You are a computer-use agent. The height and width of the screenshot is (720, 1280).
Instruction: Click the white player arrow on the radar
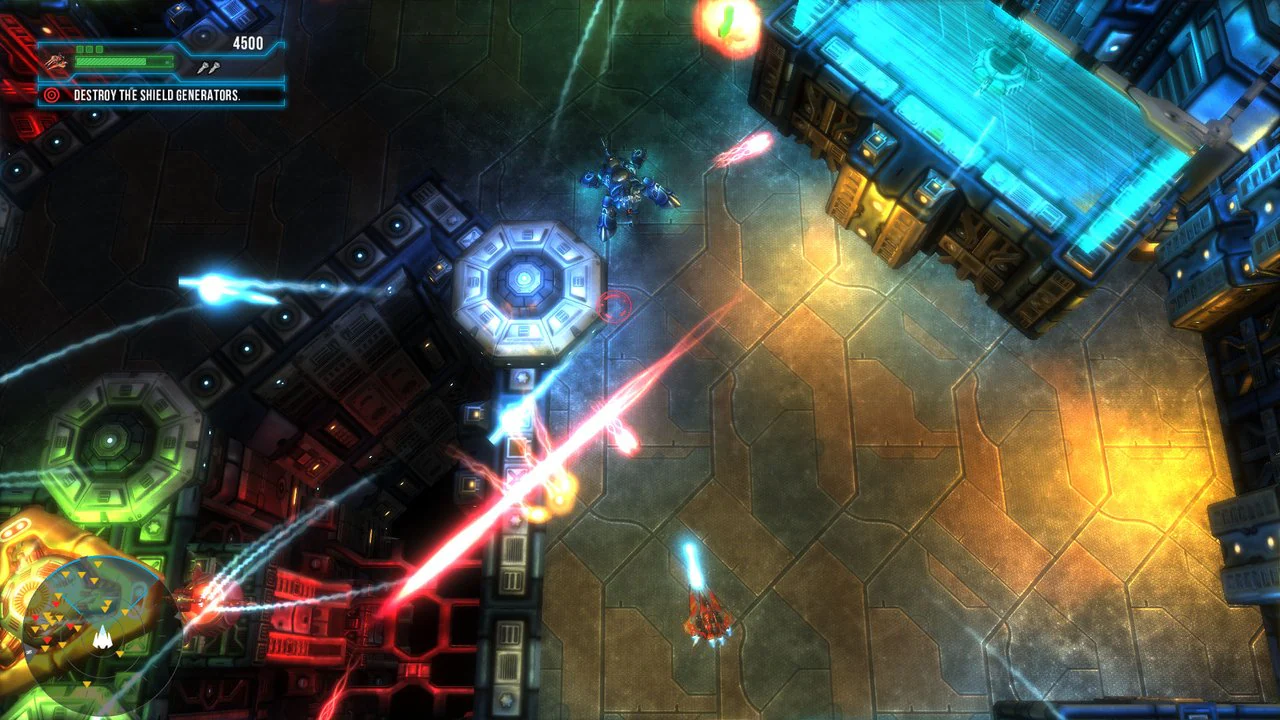click(103, 638)
